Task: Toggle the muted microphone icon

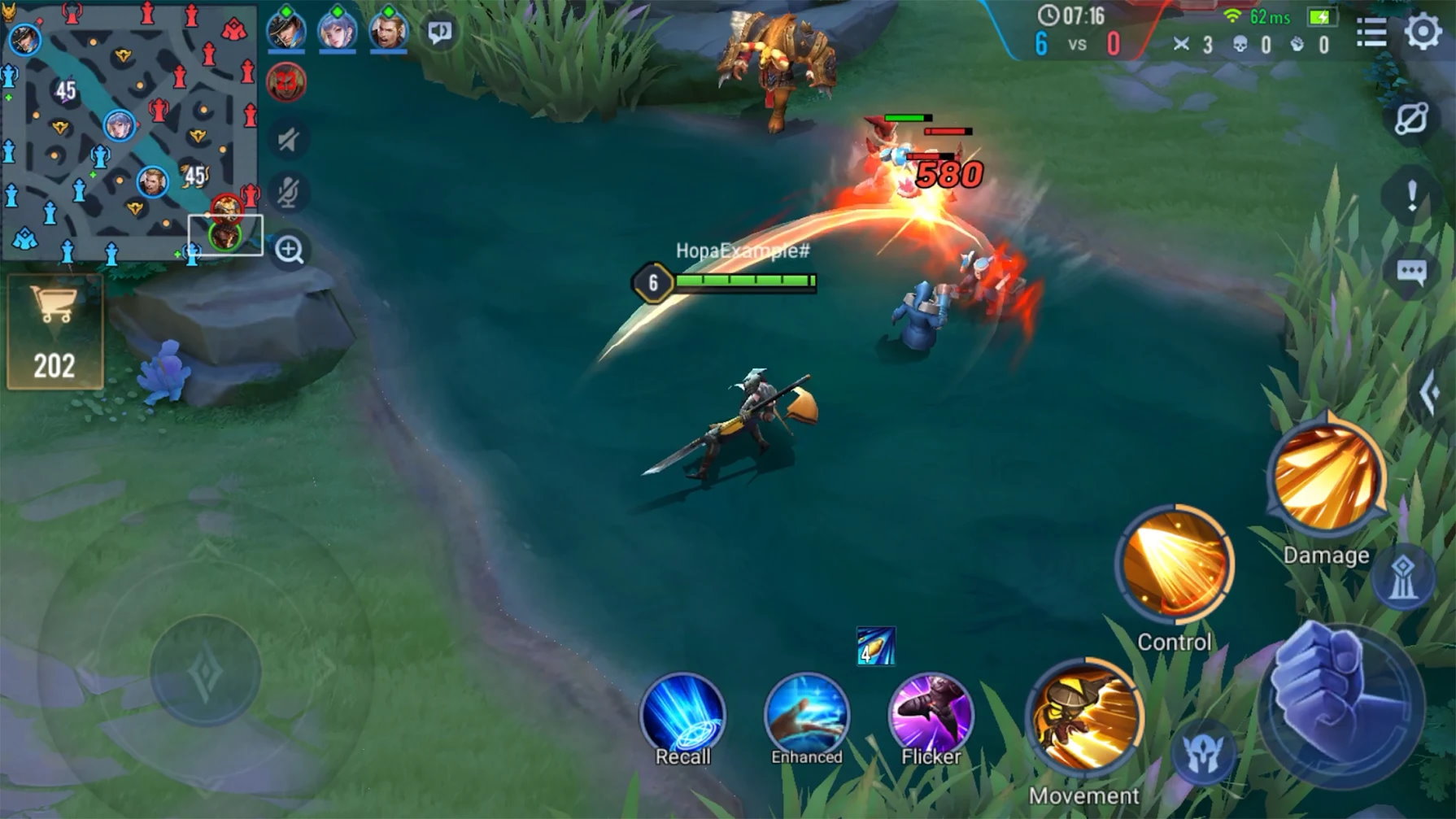Action: tap(287, 192)
